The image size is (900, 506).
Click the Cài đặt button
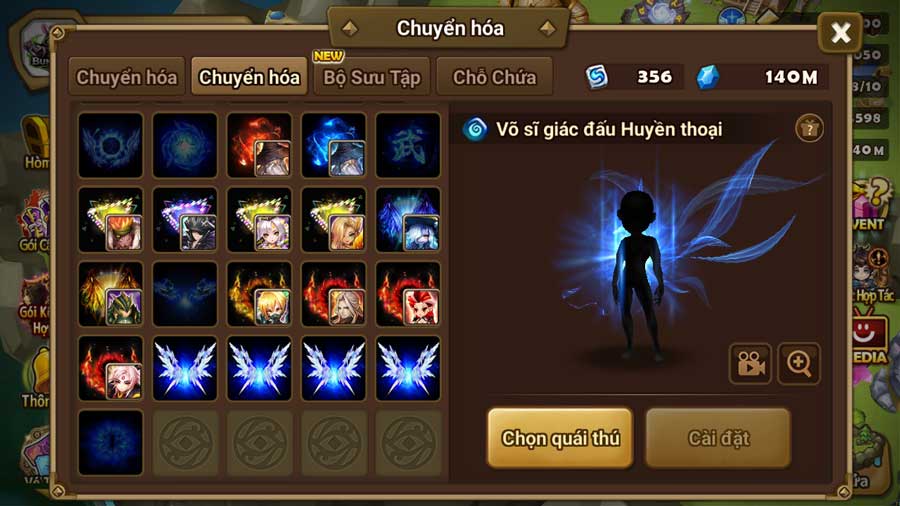tap(718, 437)
